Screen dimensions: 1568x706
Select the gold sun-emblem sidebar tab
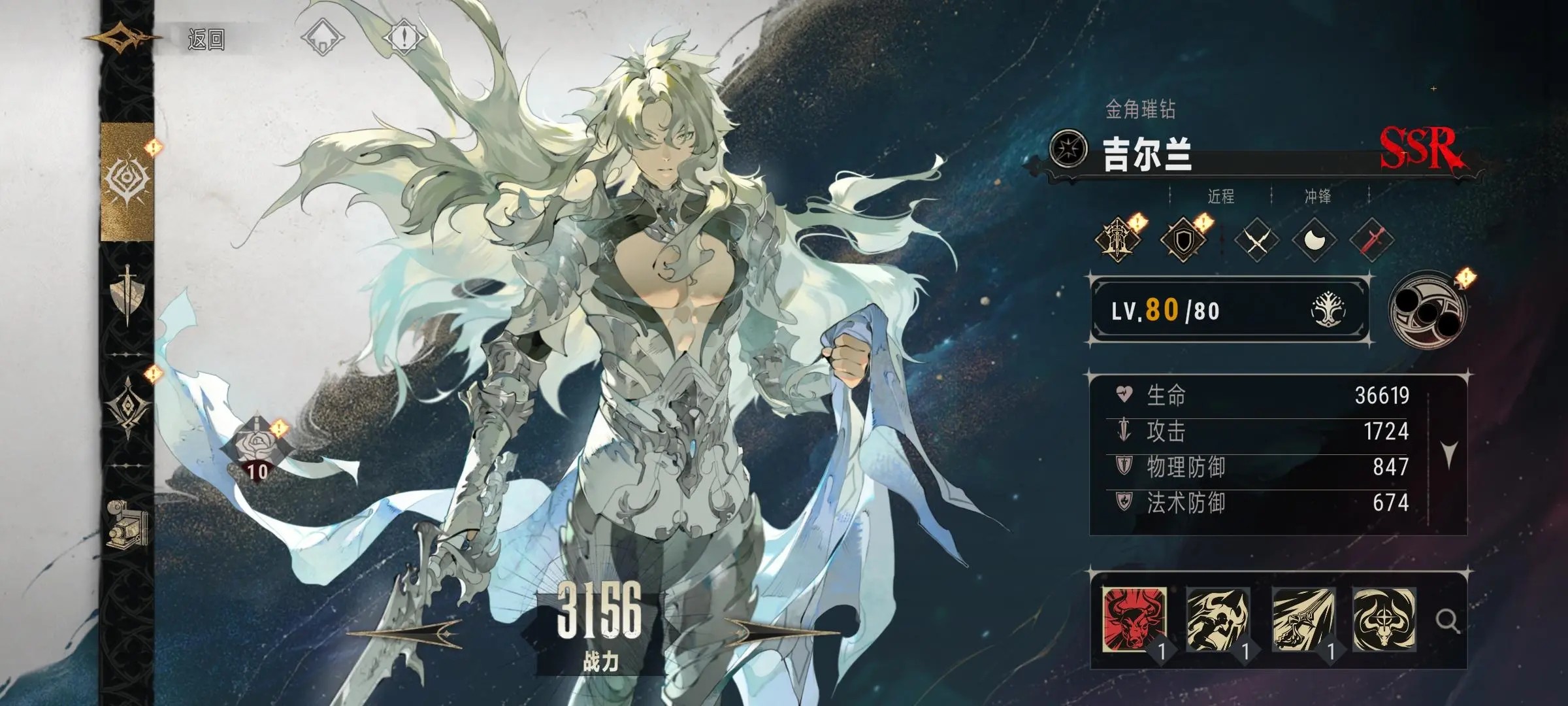coord(127,180)
